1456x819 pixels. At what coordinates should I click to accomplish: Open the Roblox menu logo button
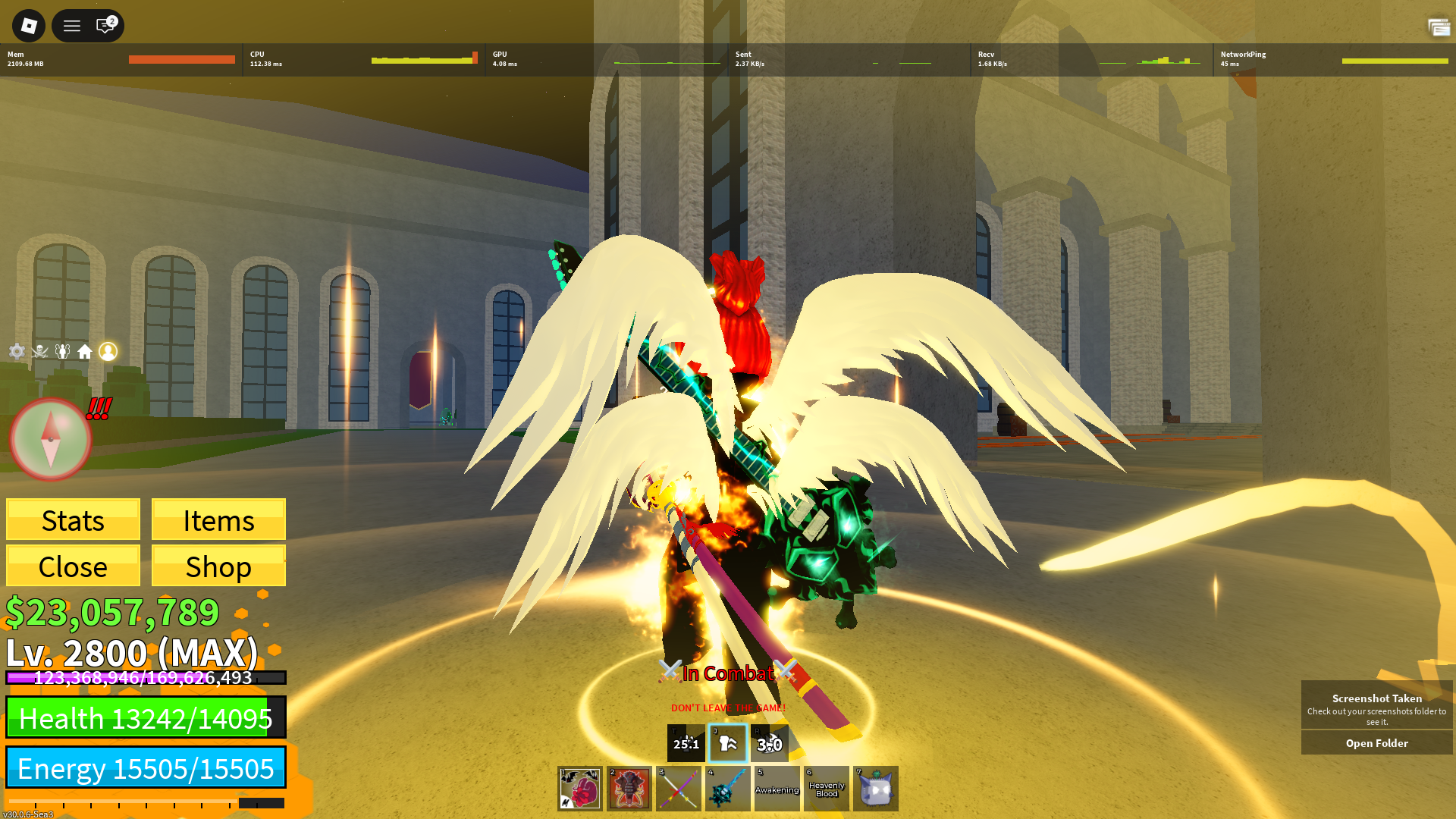click(29, 27)
